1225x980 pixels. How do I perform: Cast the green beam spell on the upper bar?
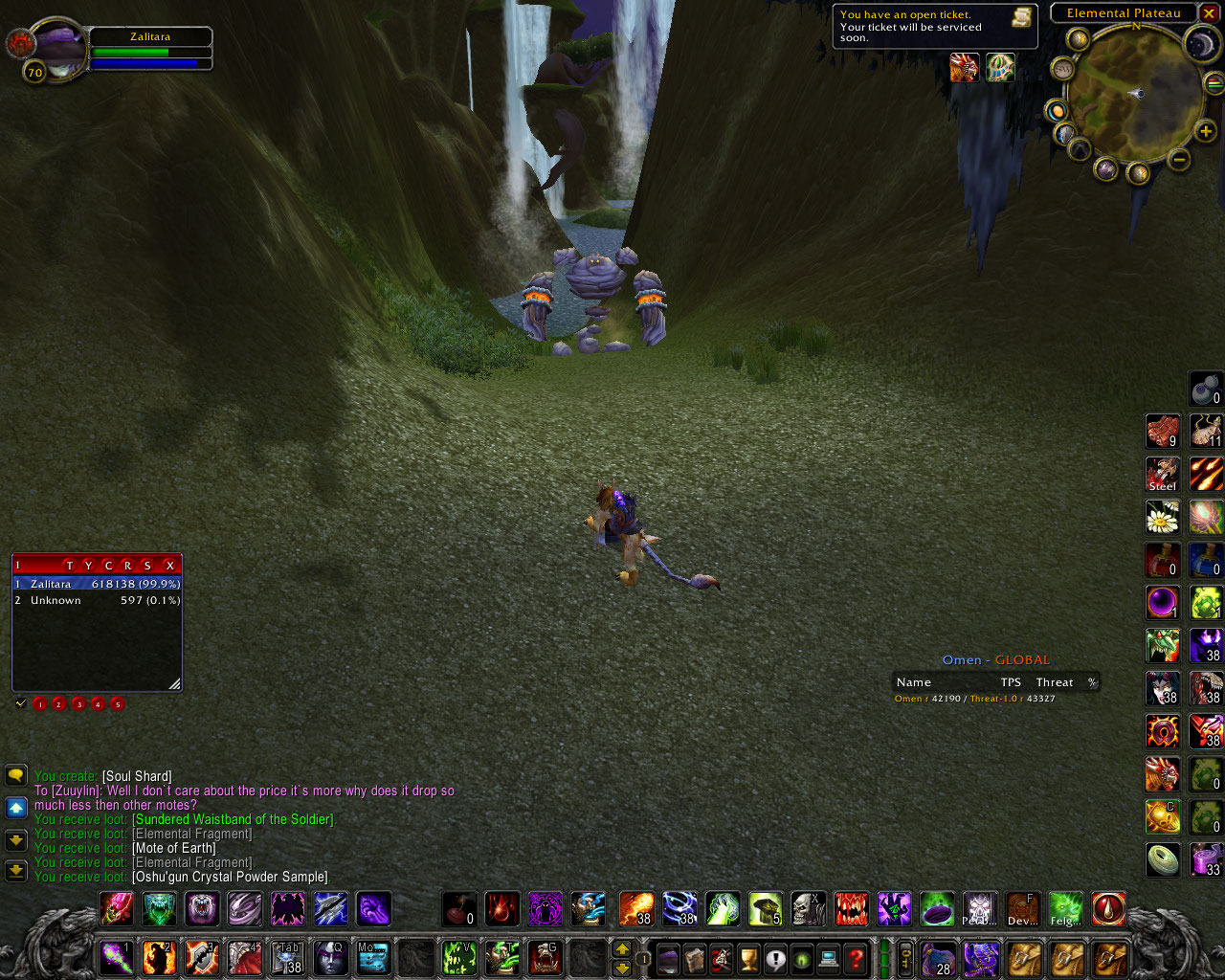[723, 908]
